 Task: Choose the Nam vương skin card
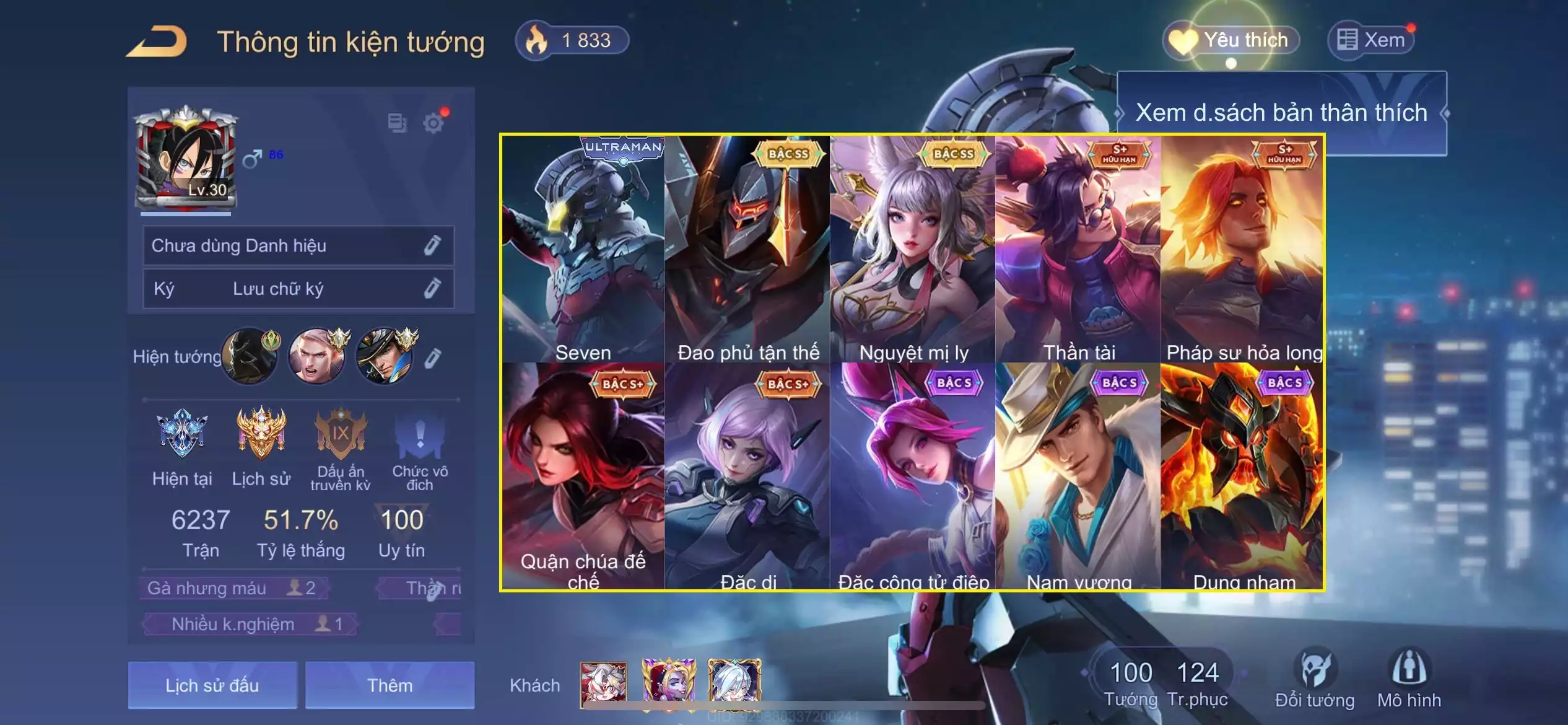[x=1078, y=476]
